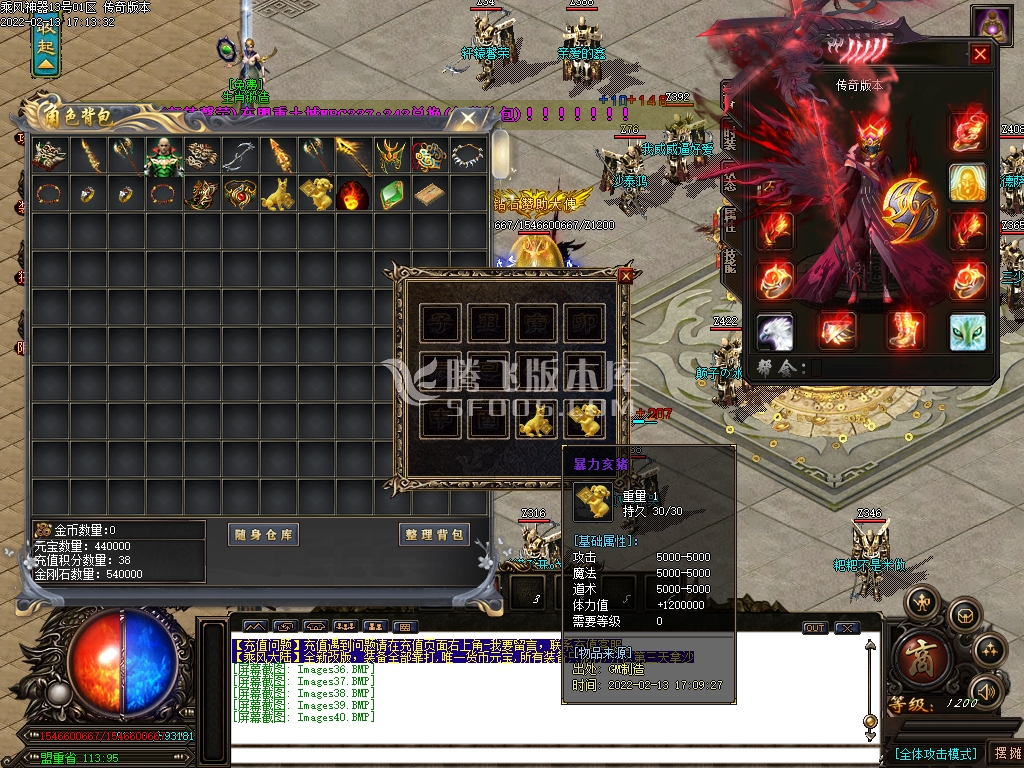Choose the scroll book item in bag
This screenshot has width=1024, height=768.
(427, 193)
